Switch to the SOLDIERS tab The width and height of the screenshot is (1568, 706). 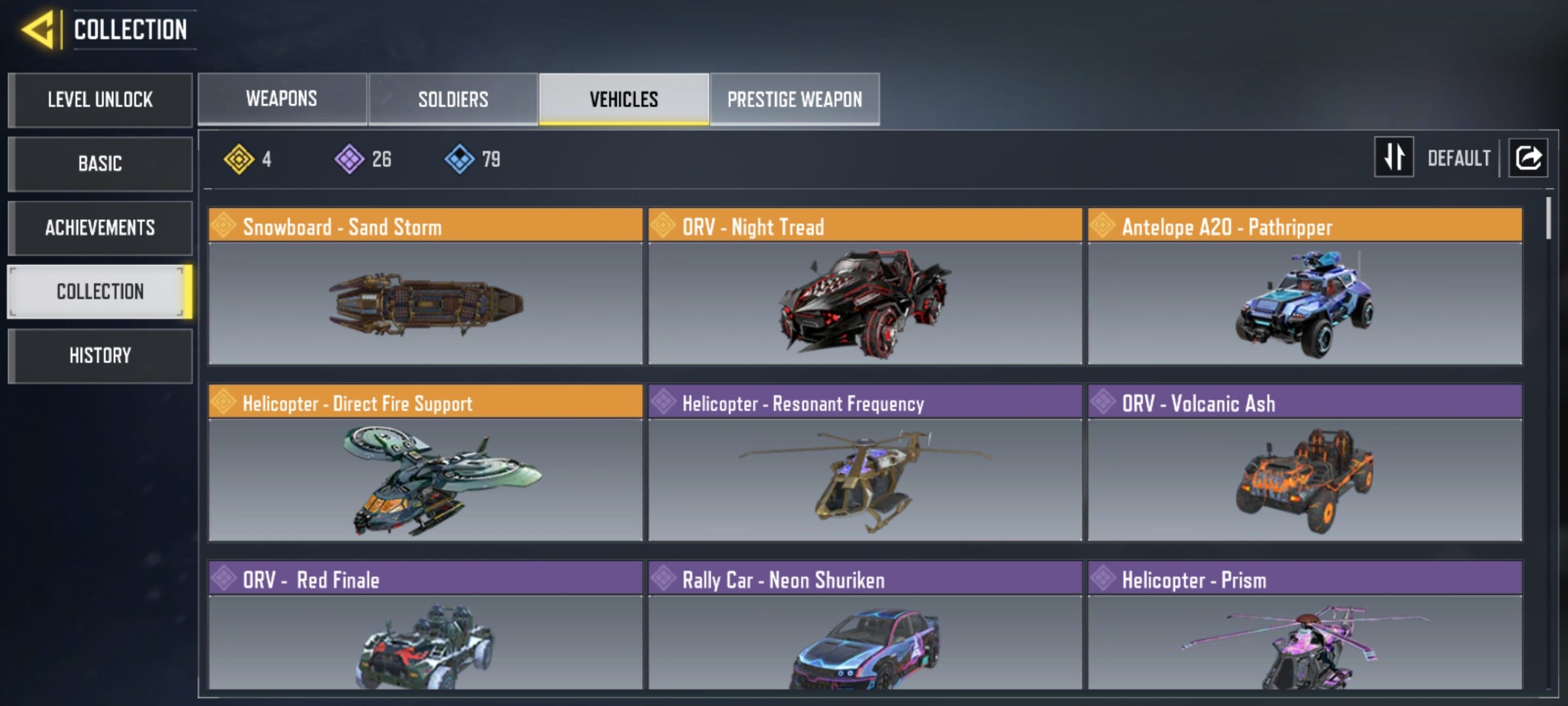point(453,99)
